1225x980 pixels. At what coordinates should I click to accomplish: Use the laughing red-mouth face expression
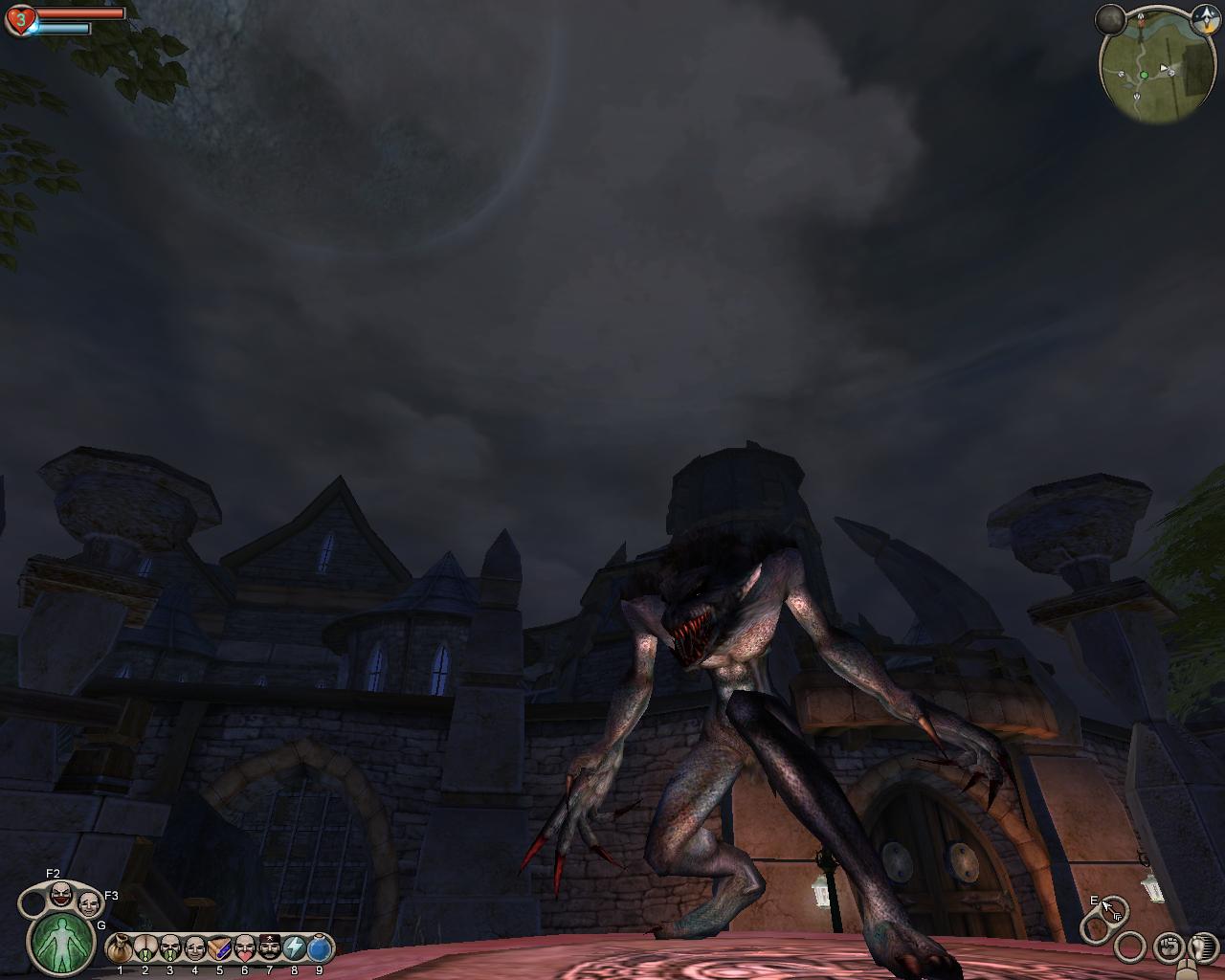pos(62,895)
